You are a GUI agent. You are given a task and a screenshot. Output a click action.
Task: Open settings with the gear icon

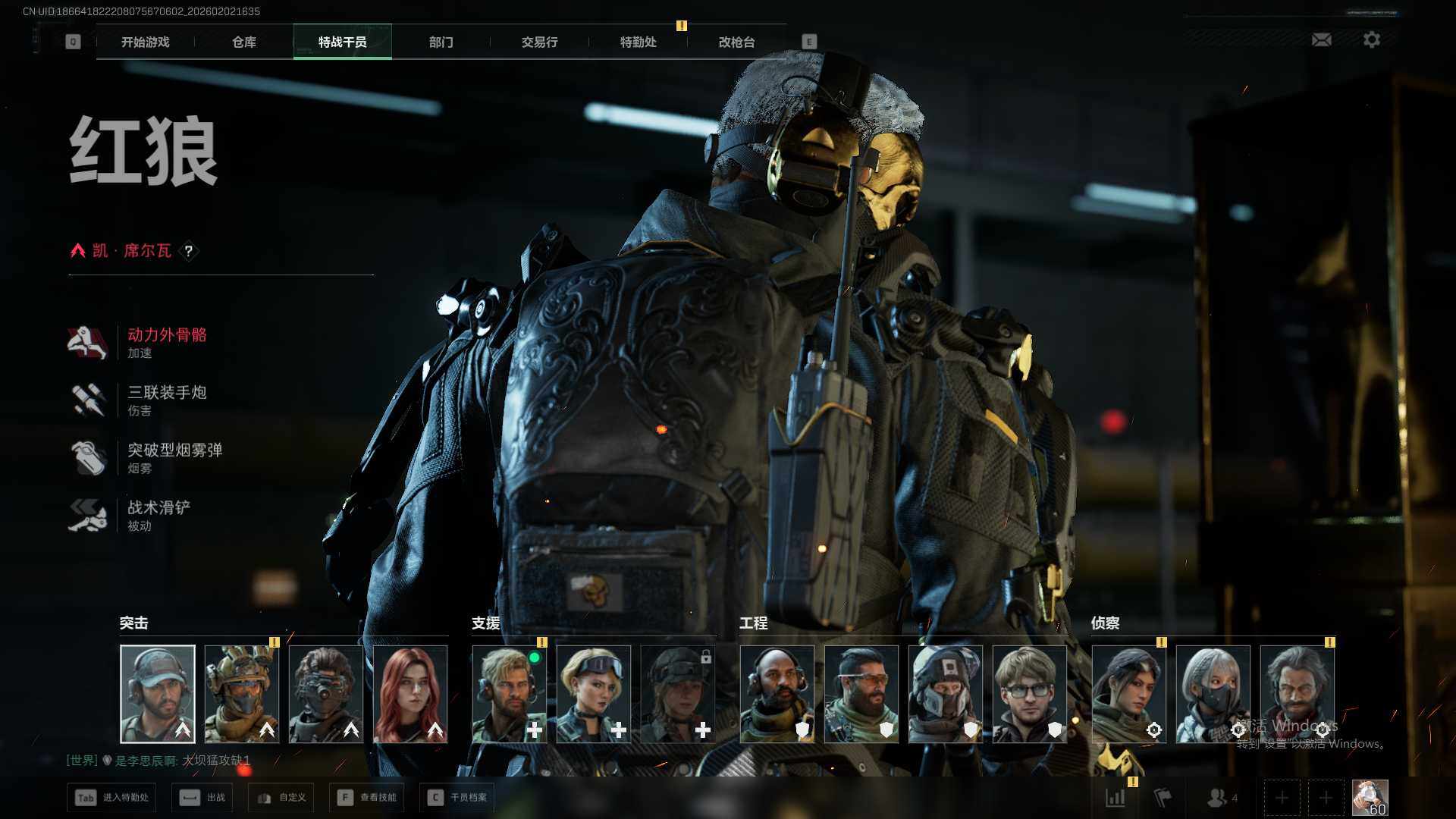pos(1371,39)
